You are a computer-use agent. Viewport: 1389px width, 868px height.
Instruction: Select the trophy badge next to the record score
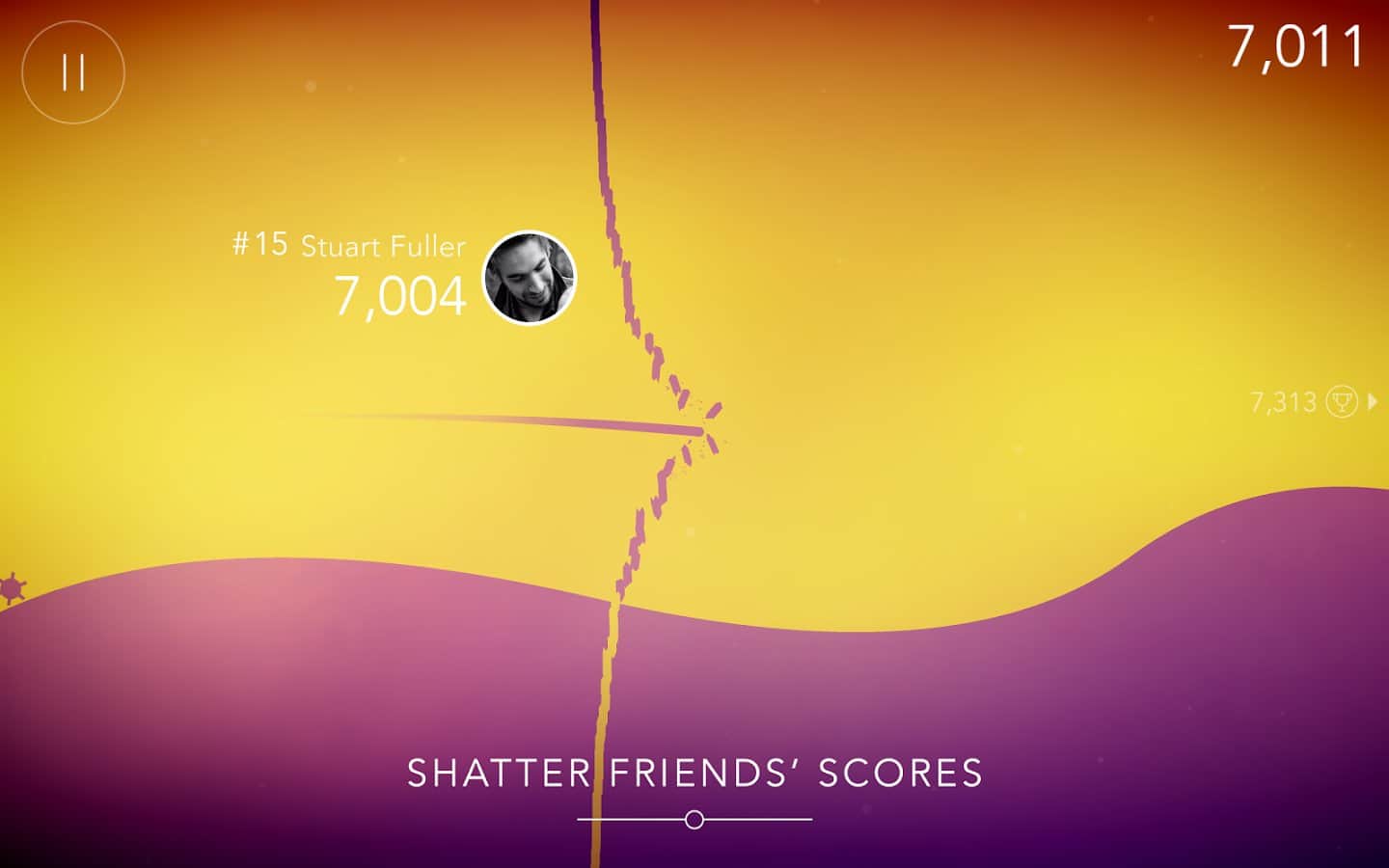coord(1342,402)
